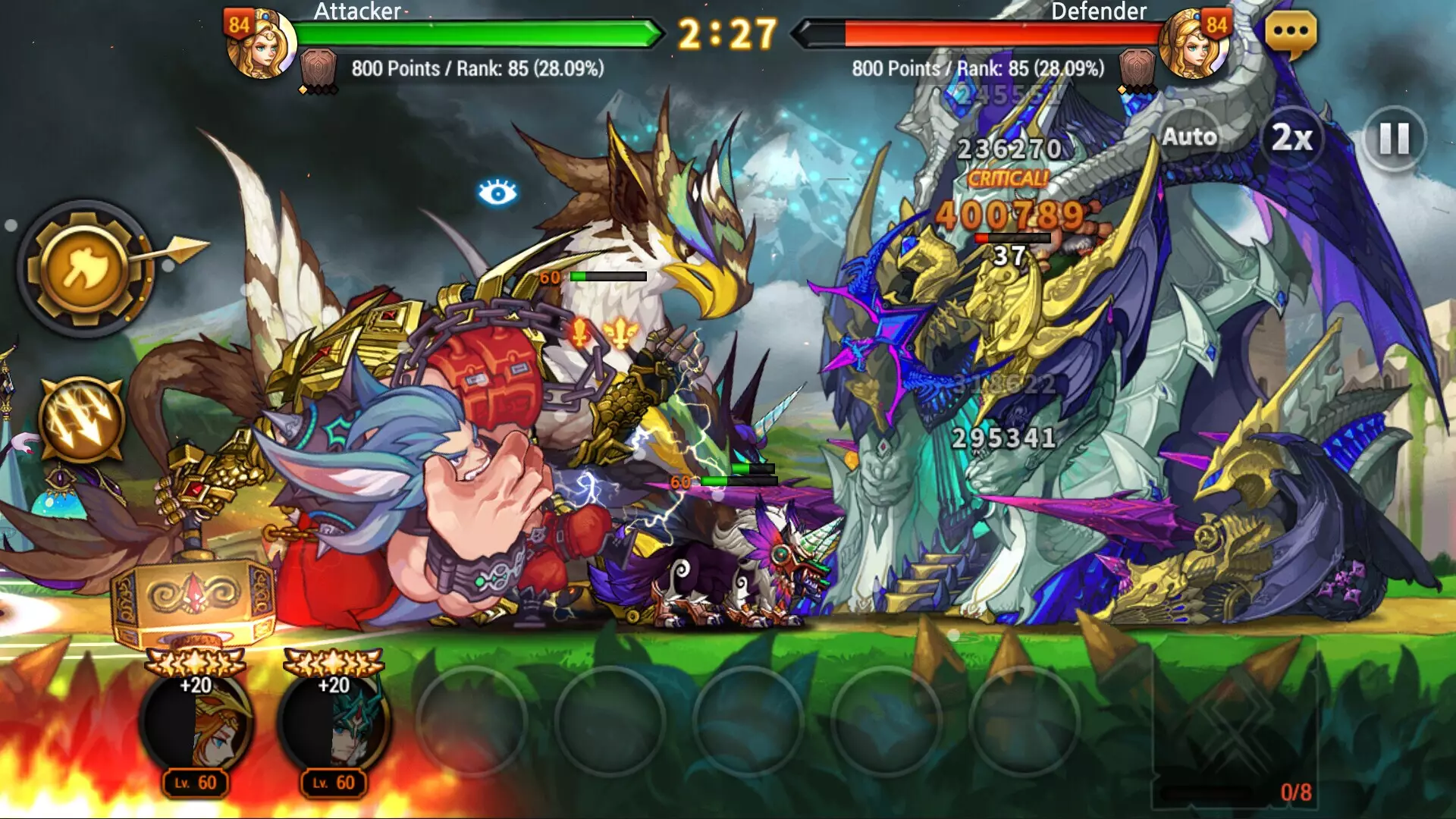Pause the battle

(x=1394, y=139)
